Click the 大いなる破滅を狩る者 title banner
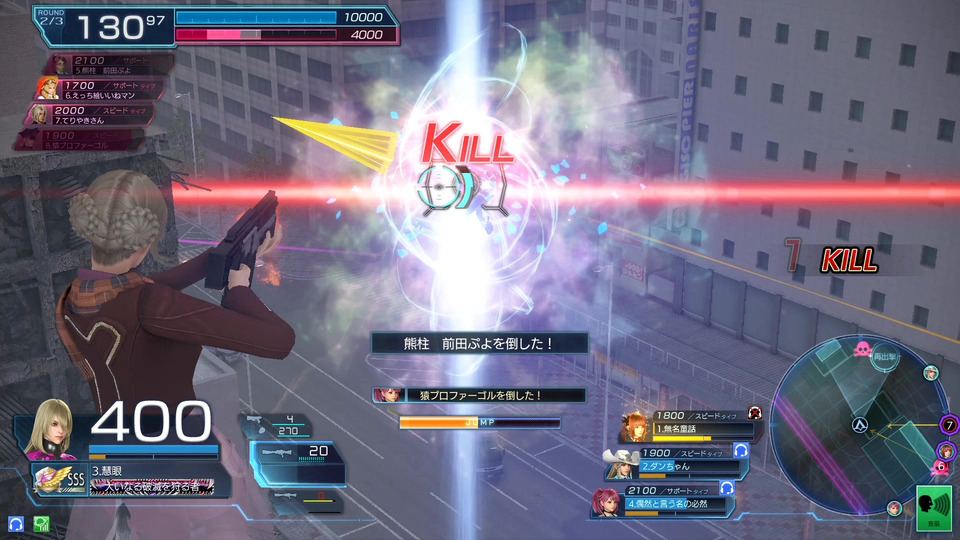The width and height of the screenshot is (960, 540). point(151,486)
